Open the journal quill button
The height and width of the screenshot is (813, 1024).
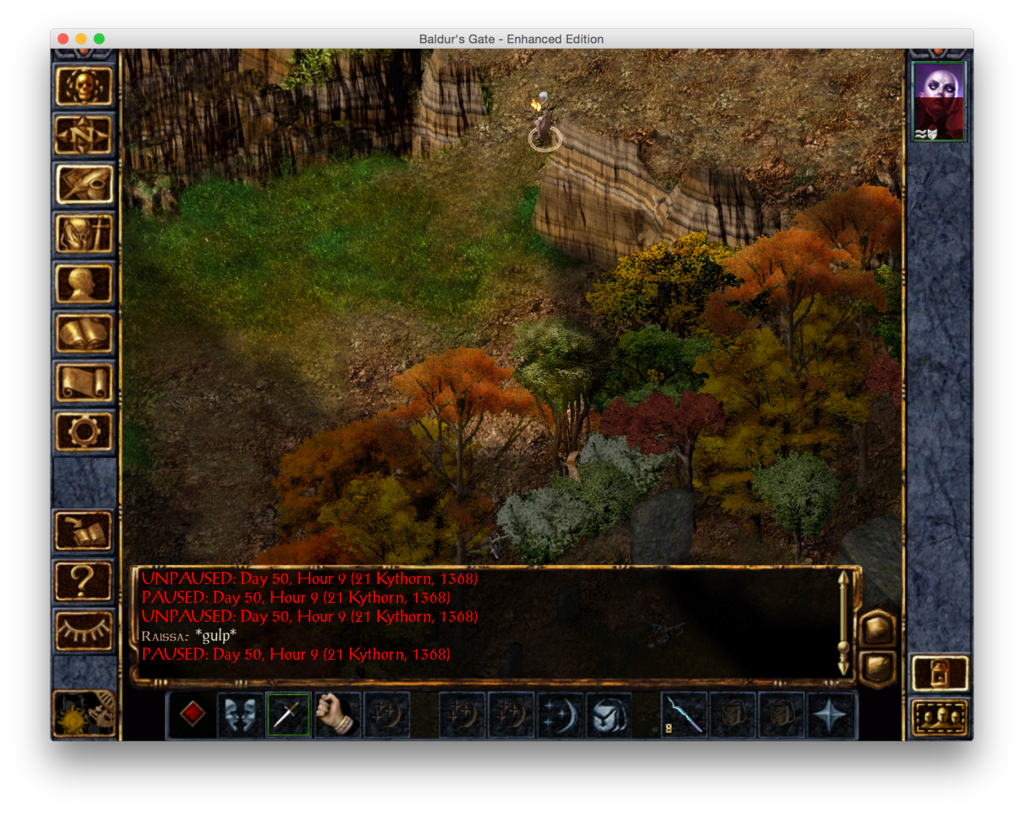coord(84,184)
